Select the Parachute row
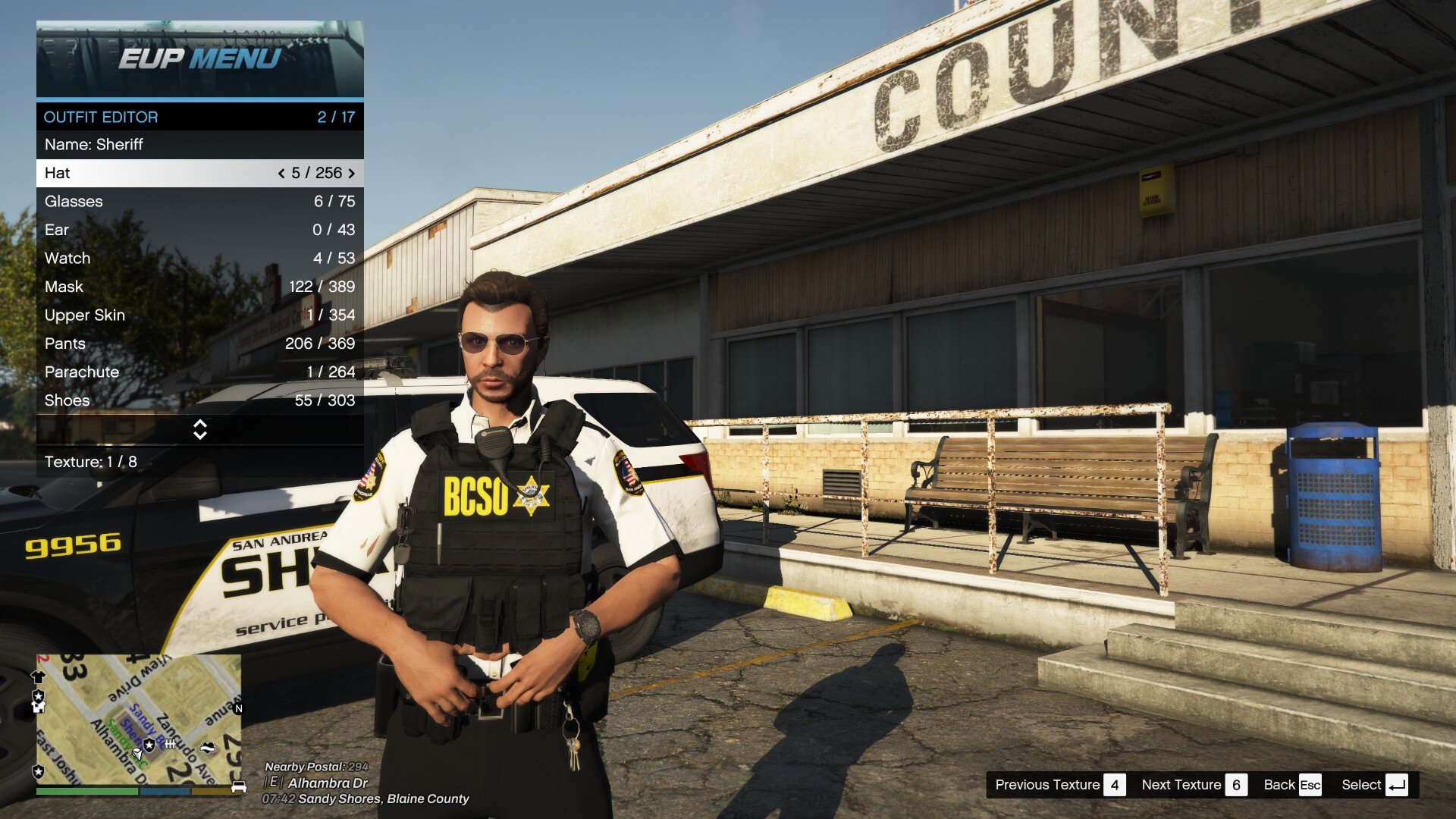The image size is (1456, 819). 199,372
